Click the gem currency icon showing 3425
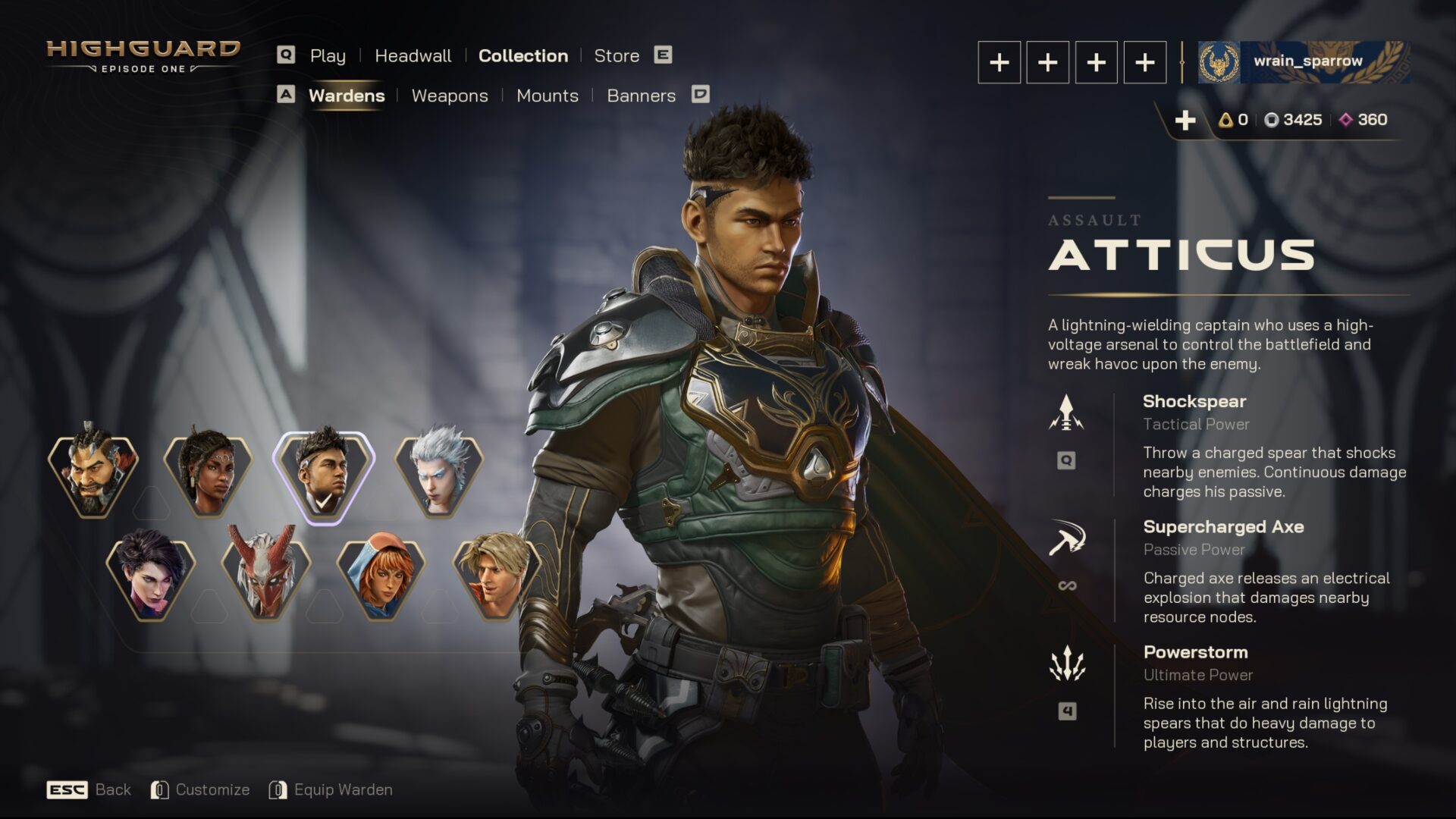The image size is (1456, 819). point(1271,119)
